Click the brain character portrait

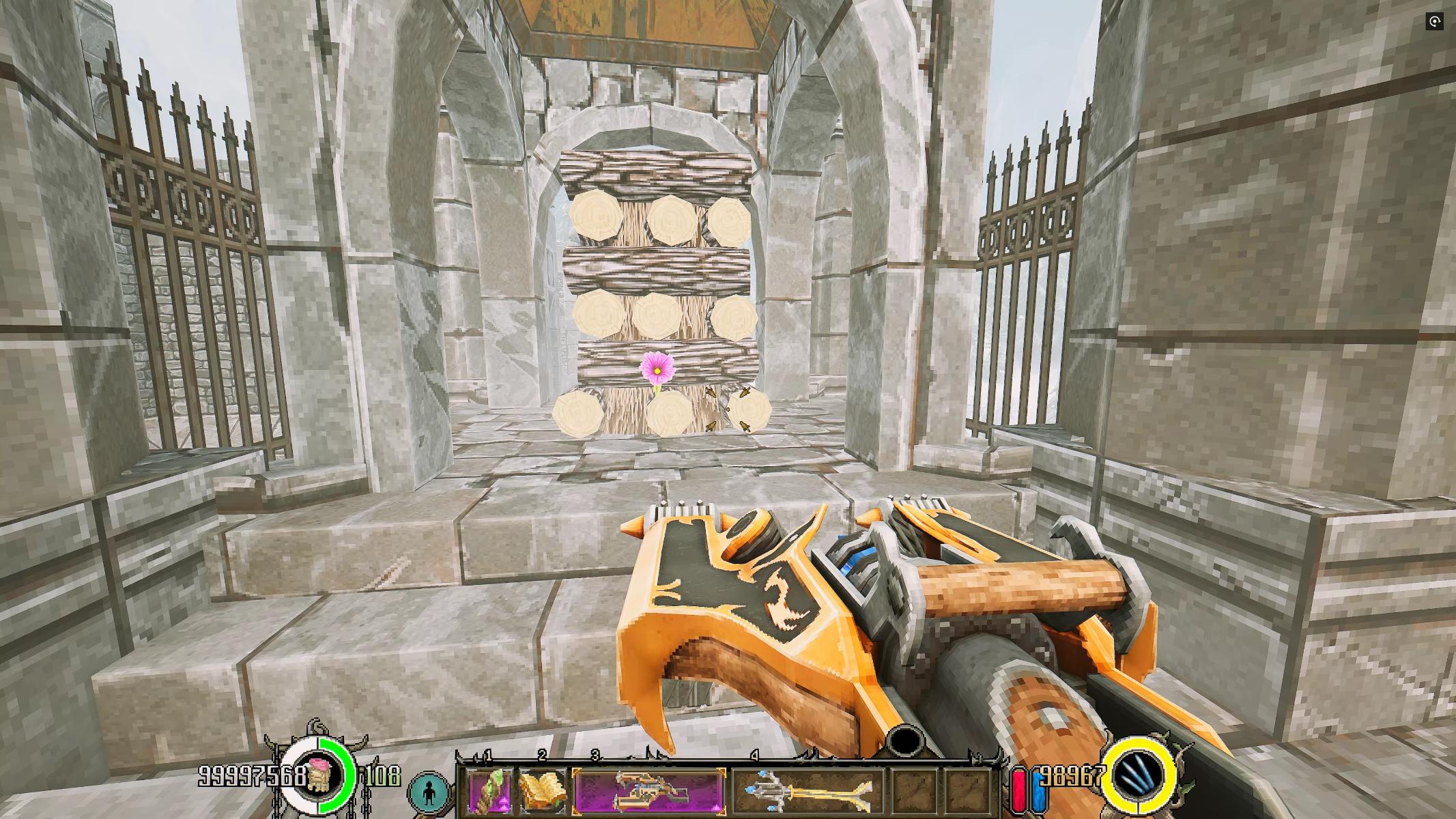click(318, 776)
